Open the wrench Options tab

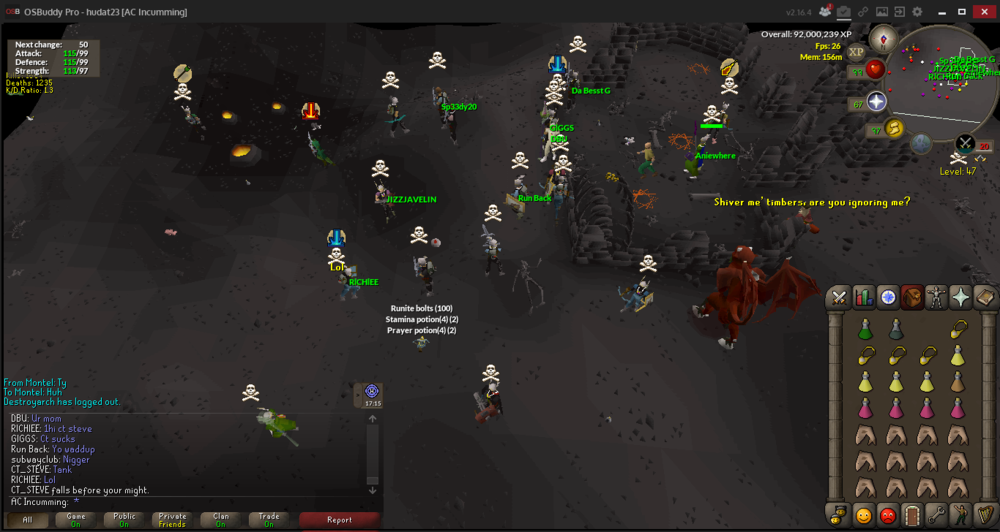936,516
